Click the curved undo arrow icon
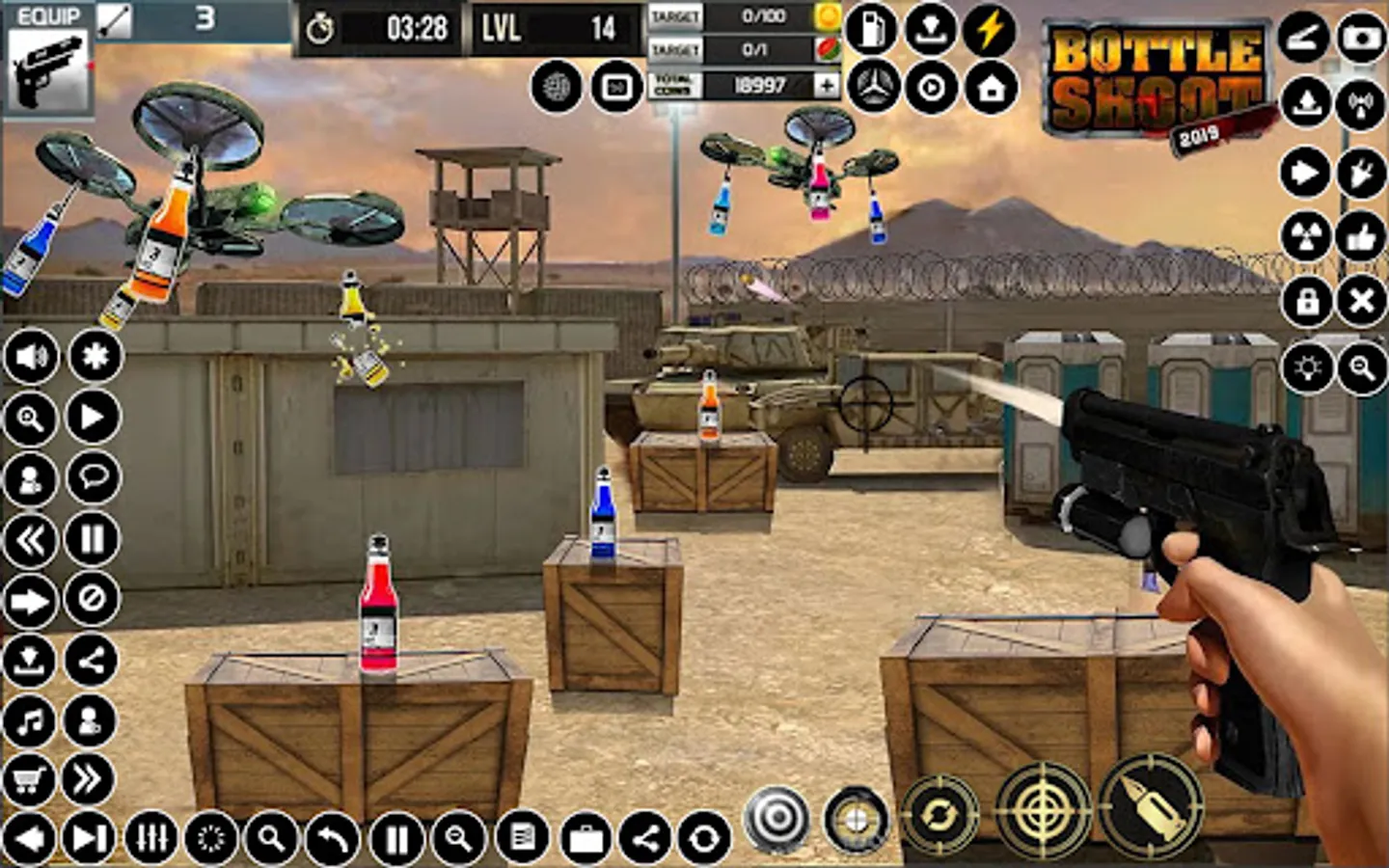Screen dimensions: 1389x868 pyautogui.click(x=332, y=839)
